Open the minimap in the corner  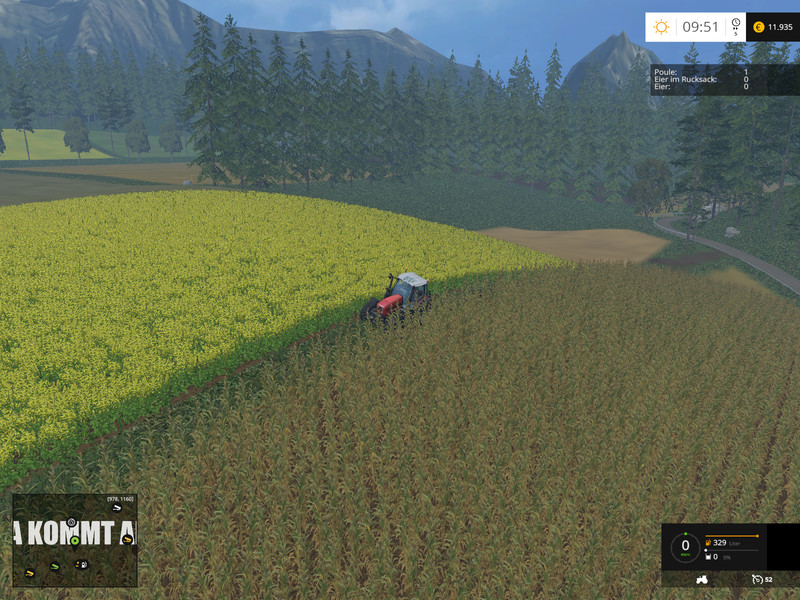(x=75, y=540)
